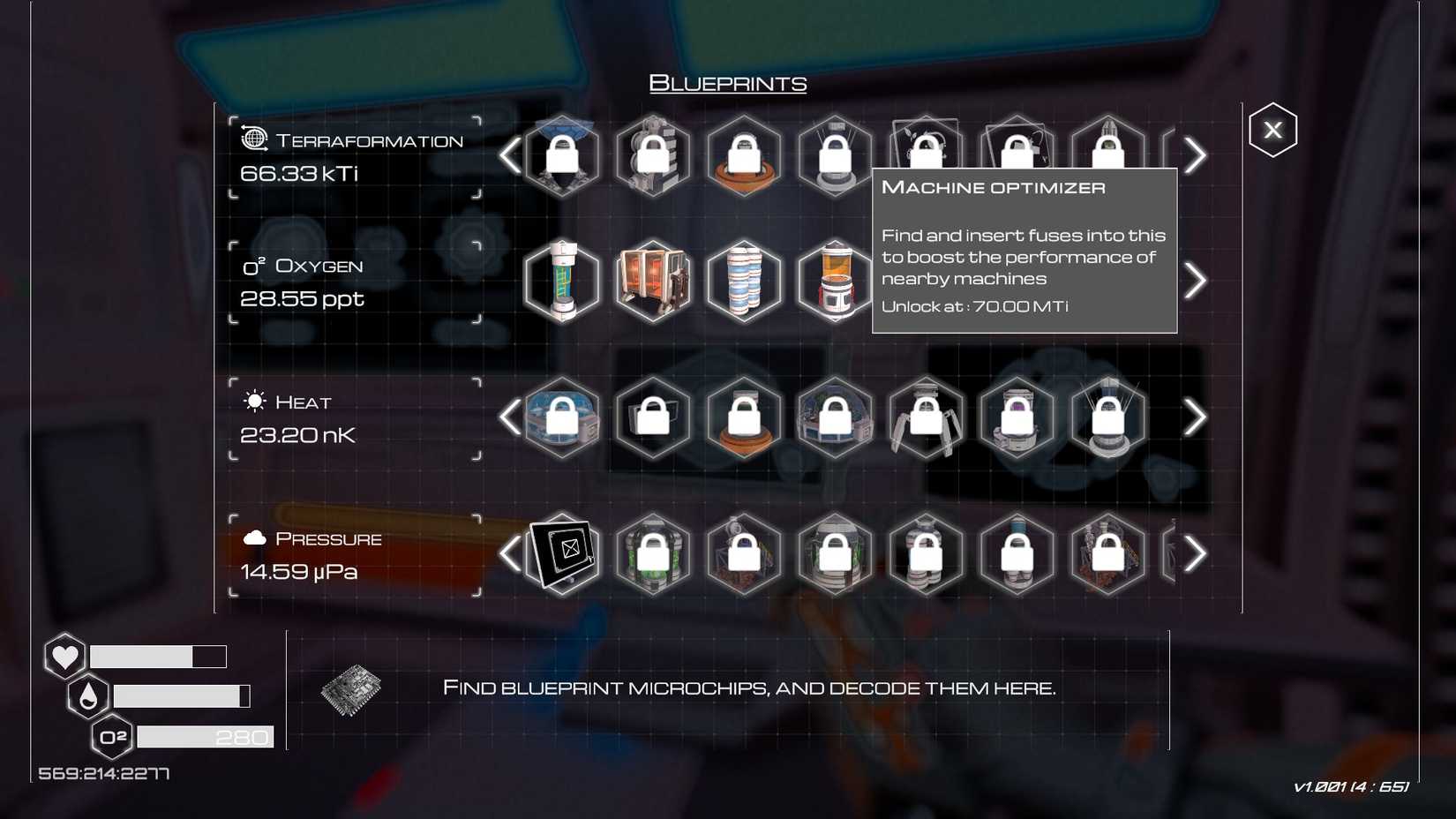Click the cloud icon next to Pressure
Viewport: 1456px width, 819px height.
click(253, 537)
